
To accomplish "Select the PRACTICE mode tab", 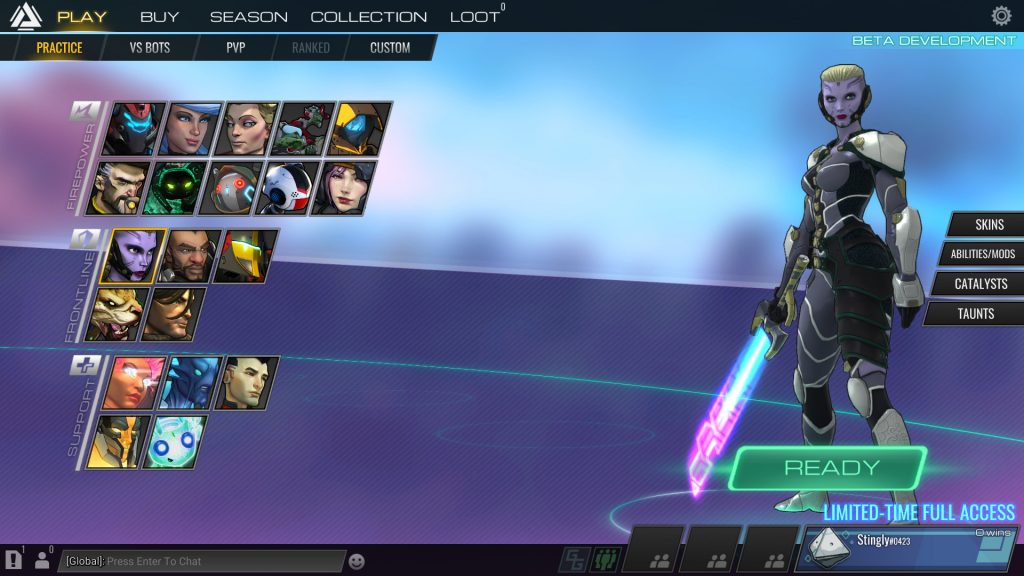I will tap(59, 47).
